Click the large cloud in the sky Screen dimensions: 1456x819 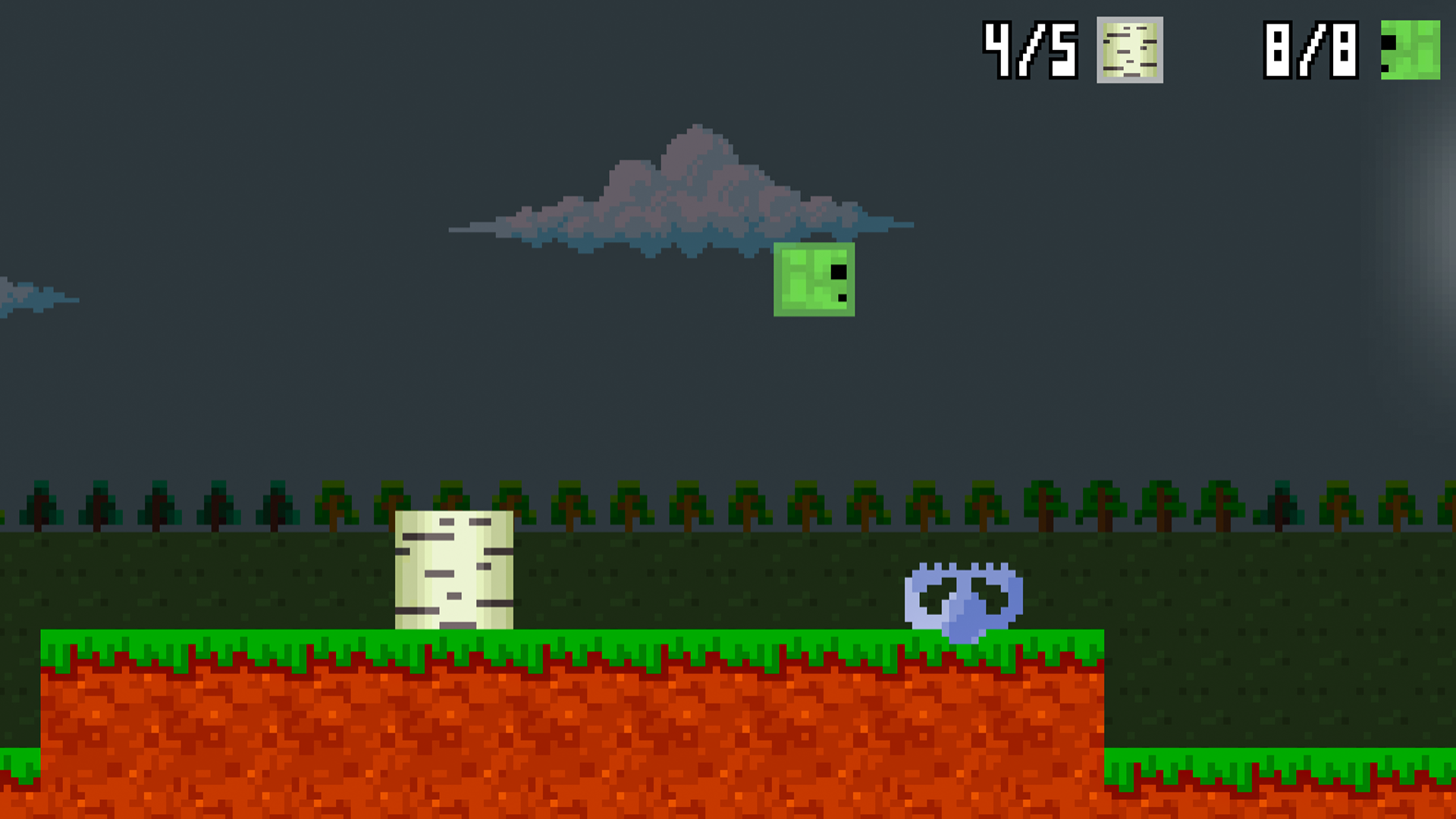tap(682, 190)
